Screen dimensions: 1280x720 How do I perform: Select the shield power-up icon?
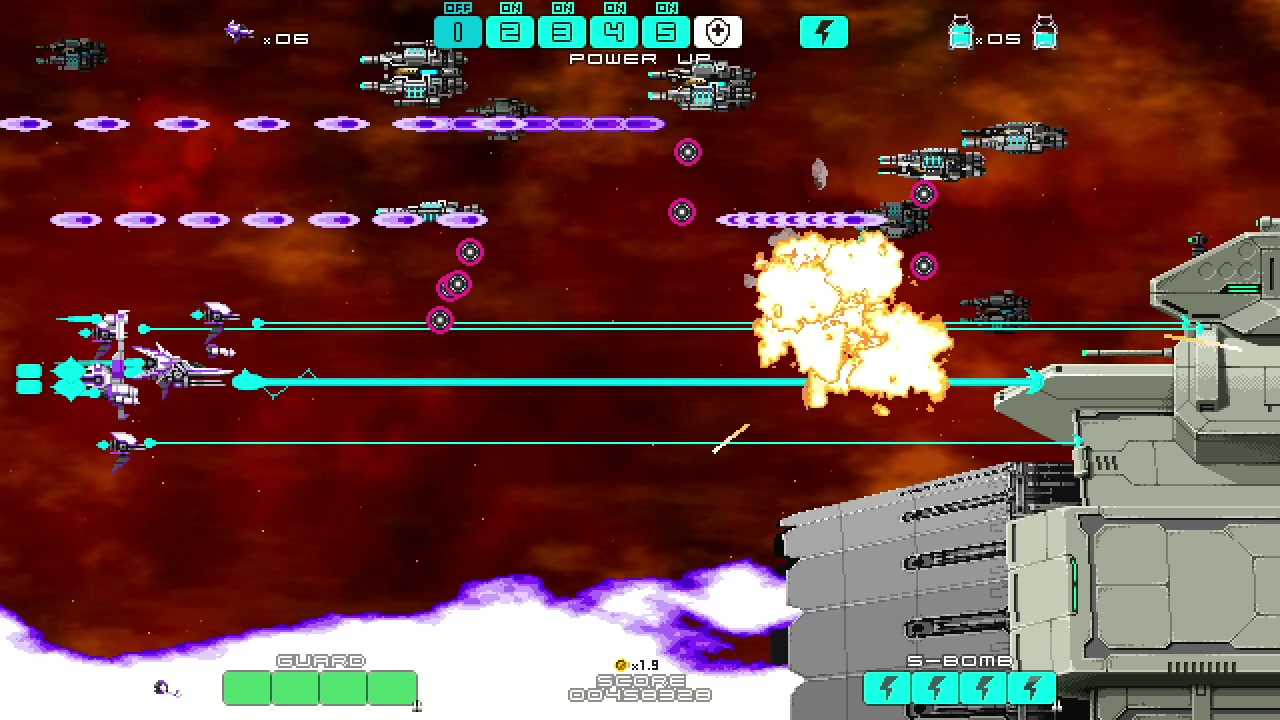(718, 31)
